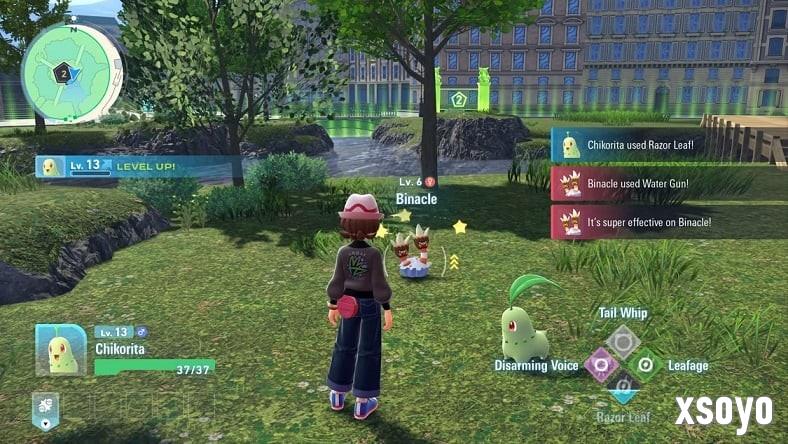The height and width of the screenshot is (444, 788).
Task: Select the "Chikorita used Razor Leaf!" log entry
Action: [x=667, y=145]
